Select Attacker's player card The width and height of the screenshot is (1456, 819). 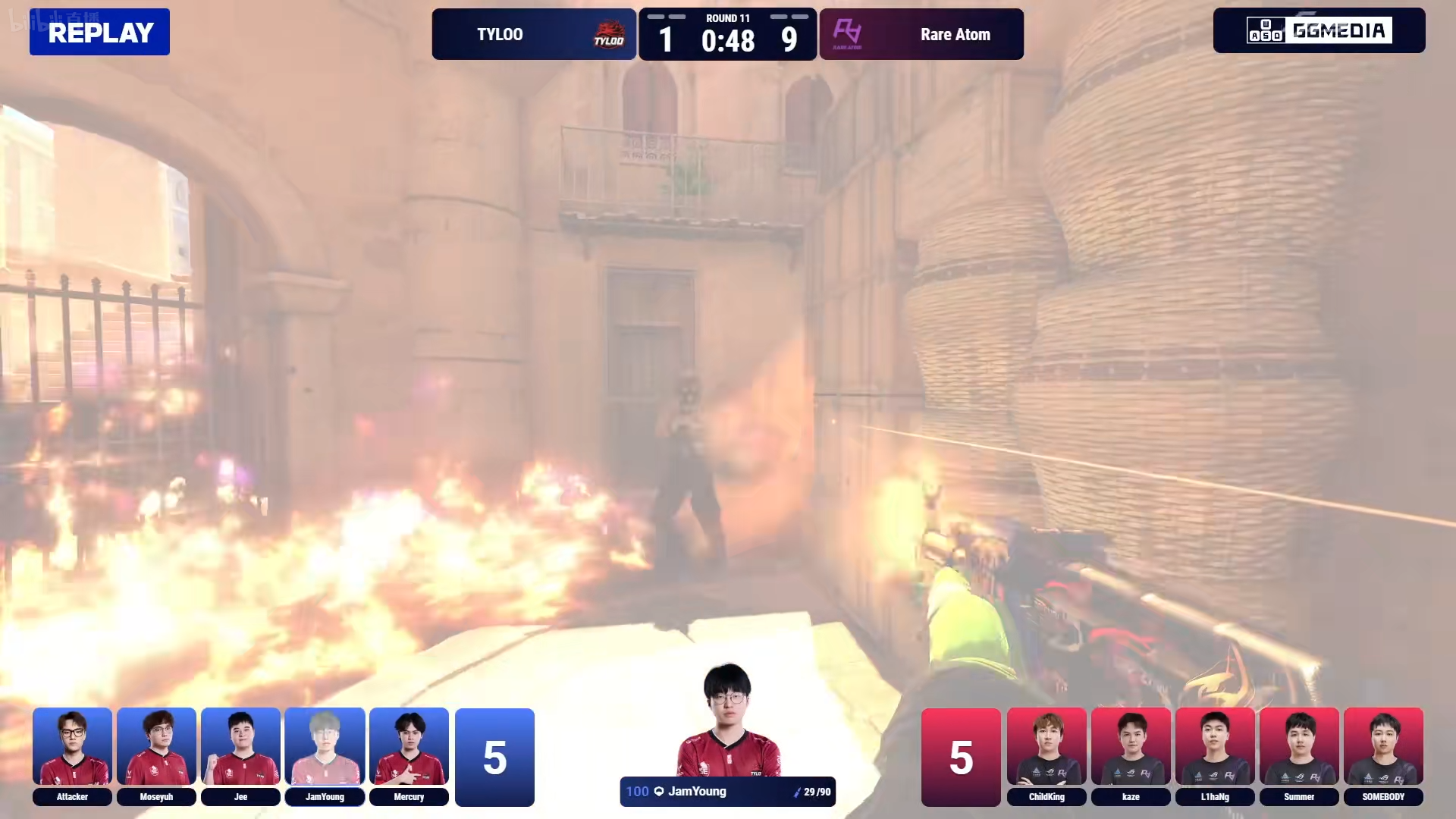72,755
